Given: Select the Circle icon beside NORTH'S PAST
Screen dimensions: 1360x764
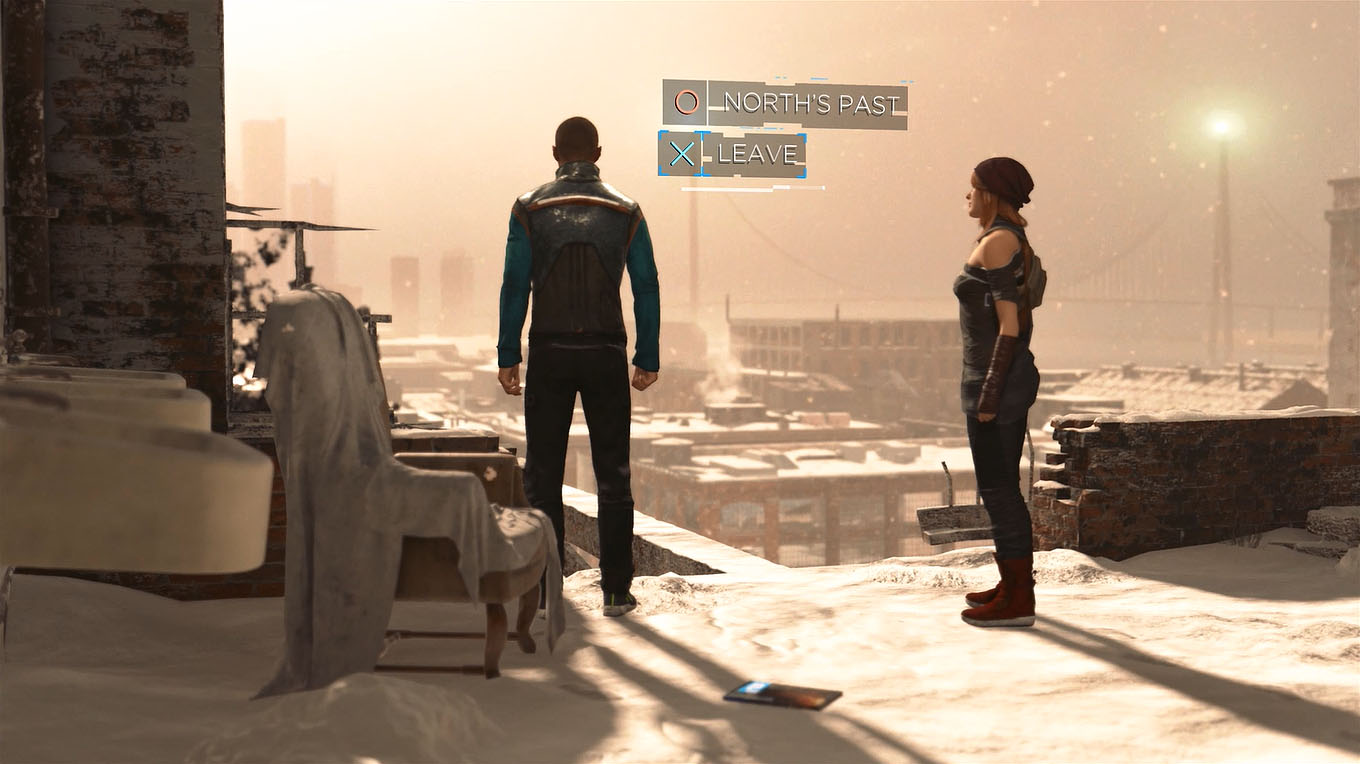Looking at the screenshot, I should tap(686, 101).
